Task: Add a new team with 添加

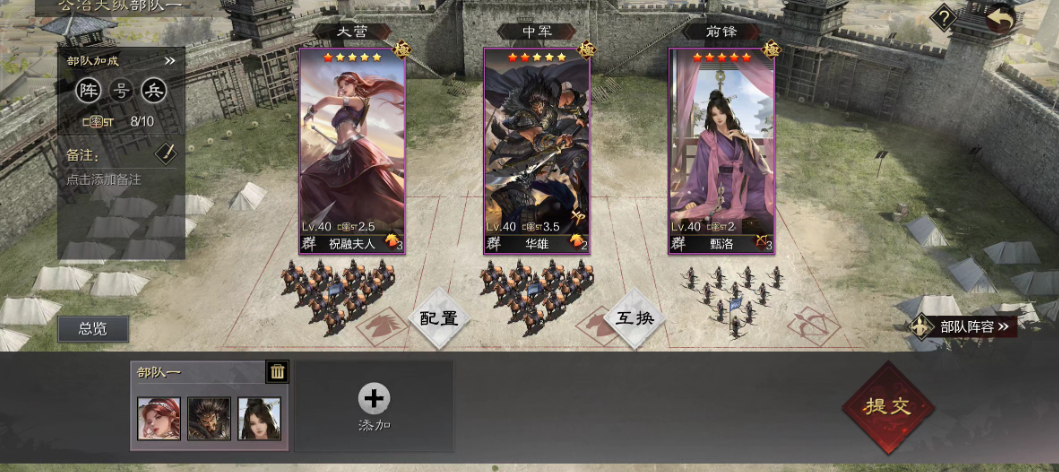Action: point(374,406)
